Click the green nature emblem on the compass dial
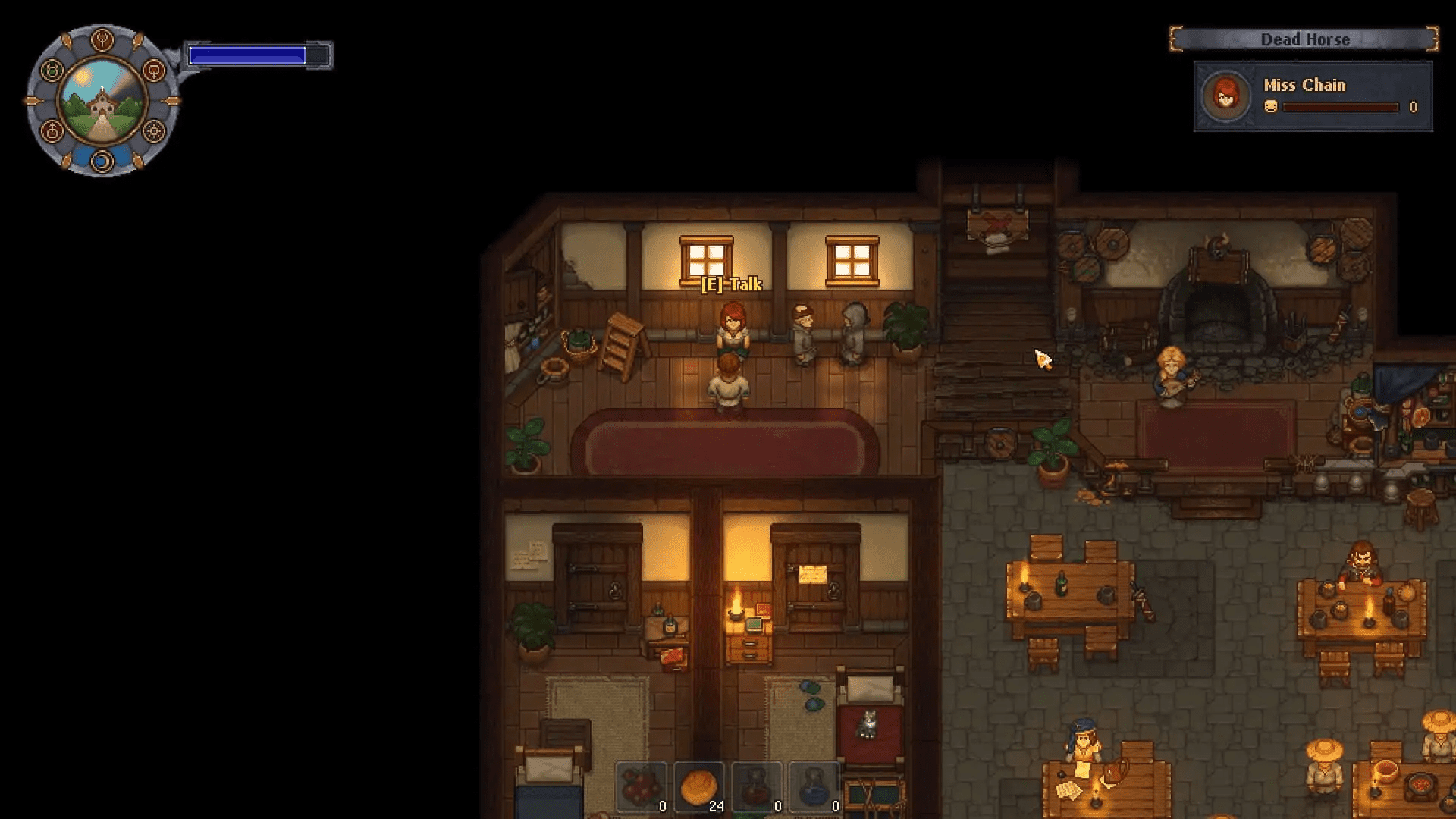 coord(52,71)
